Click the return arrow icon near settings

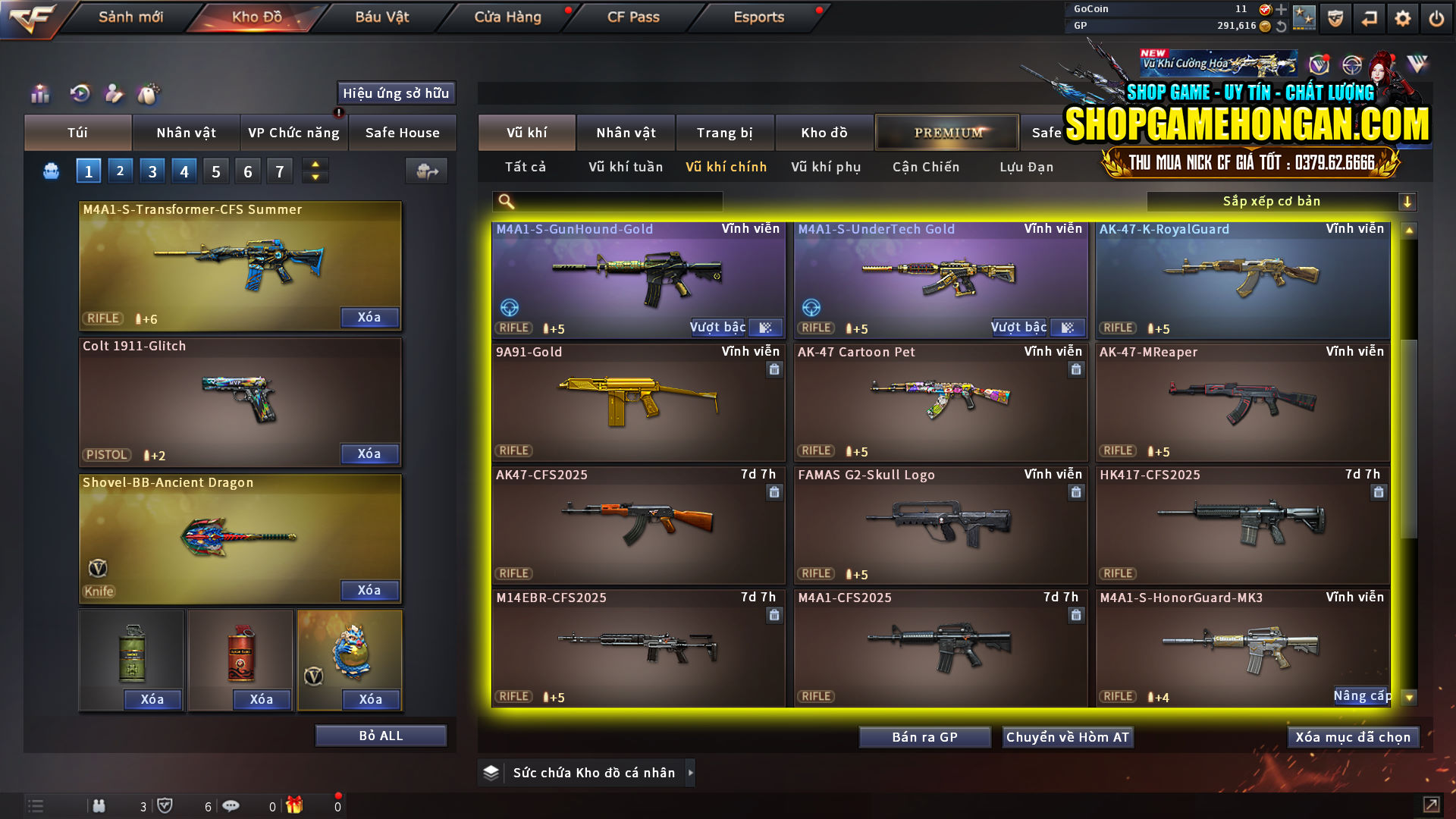click(1370, 17)
